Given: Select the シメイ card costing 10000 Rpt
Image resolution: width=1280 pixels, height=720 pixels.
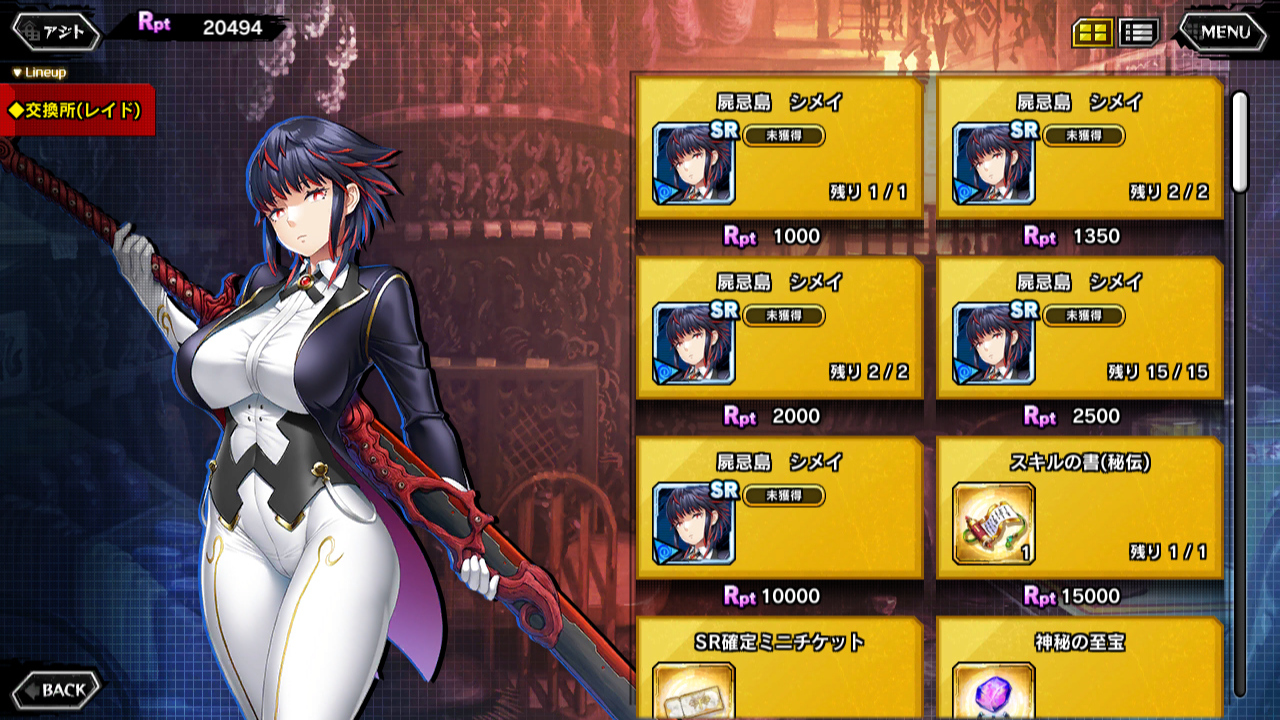Looking at the screenshot, I should click(x=779, y=509).
